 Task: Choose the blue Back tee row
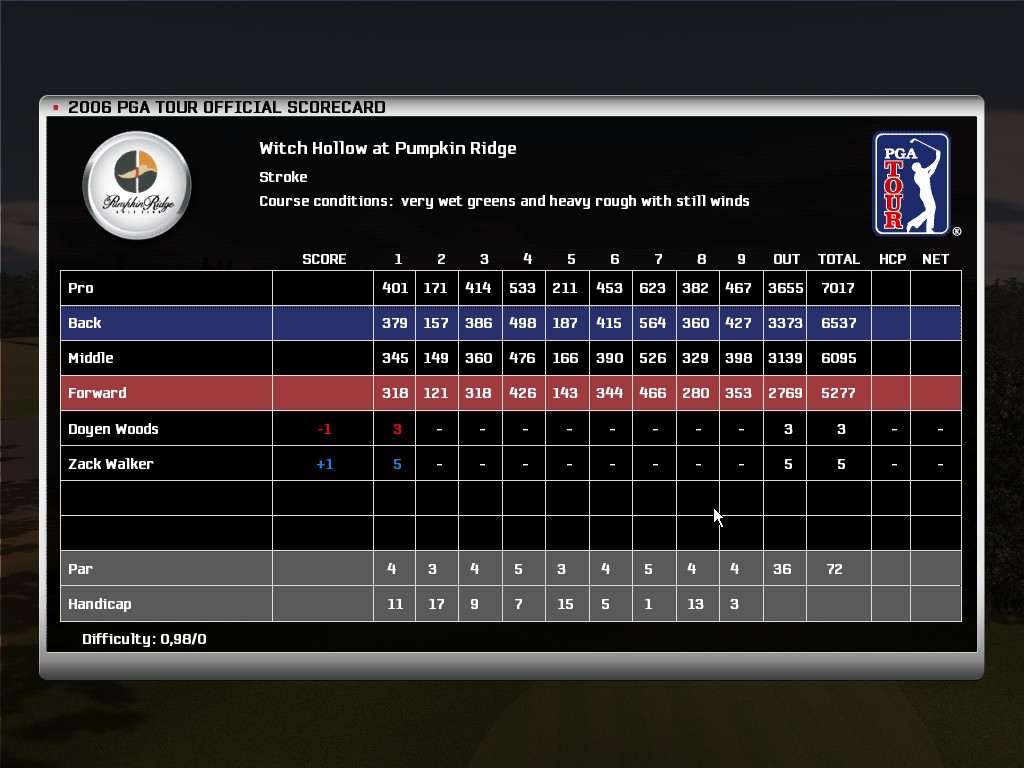coord(85,323)
